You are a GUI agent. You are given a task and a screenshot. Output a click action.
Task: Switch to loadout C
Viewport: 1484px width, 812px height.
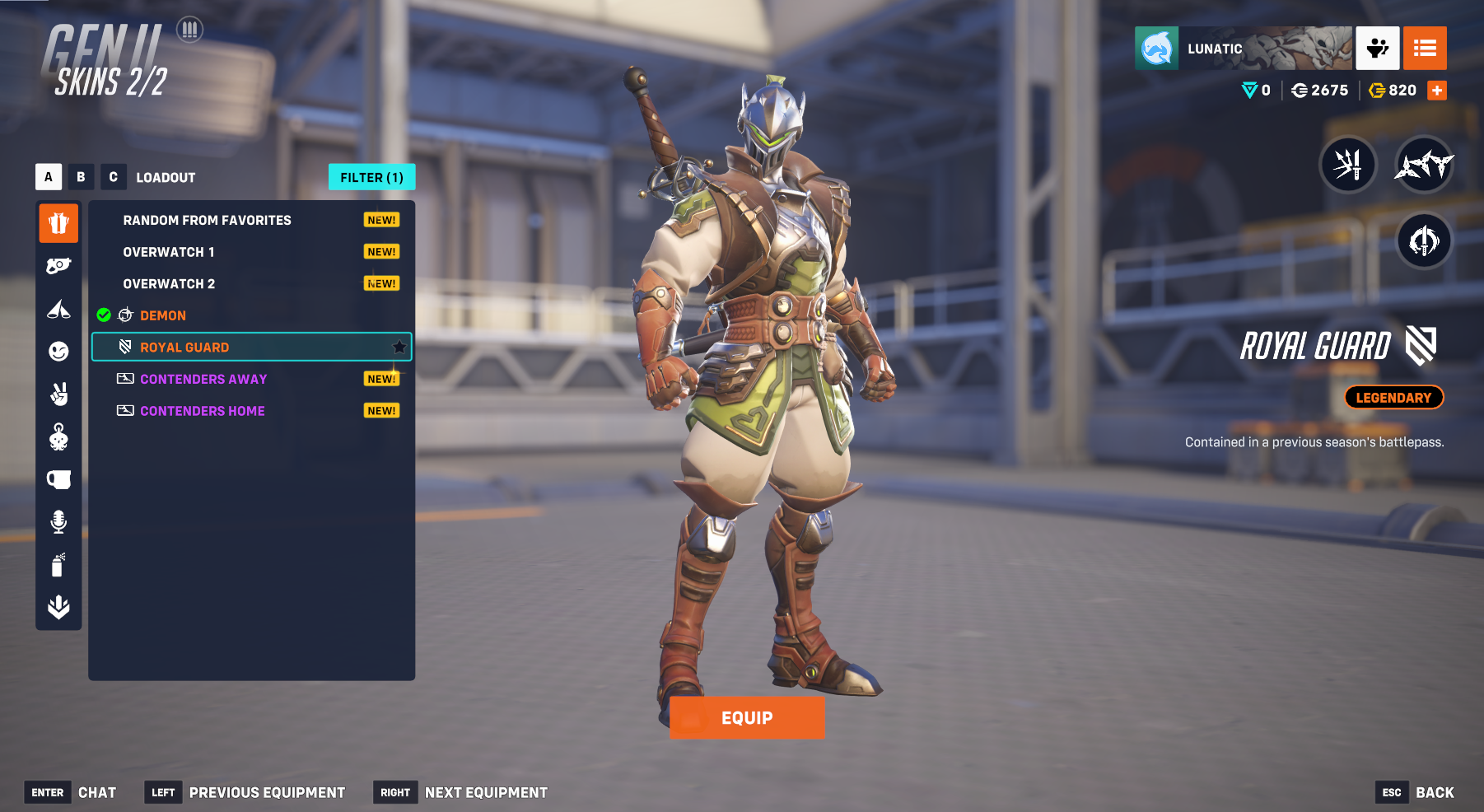[113, 177]
